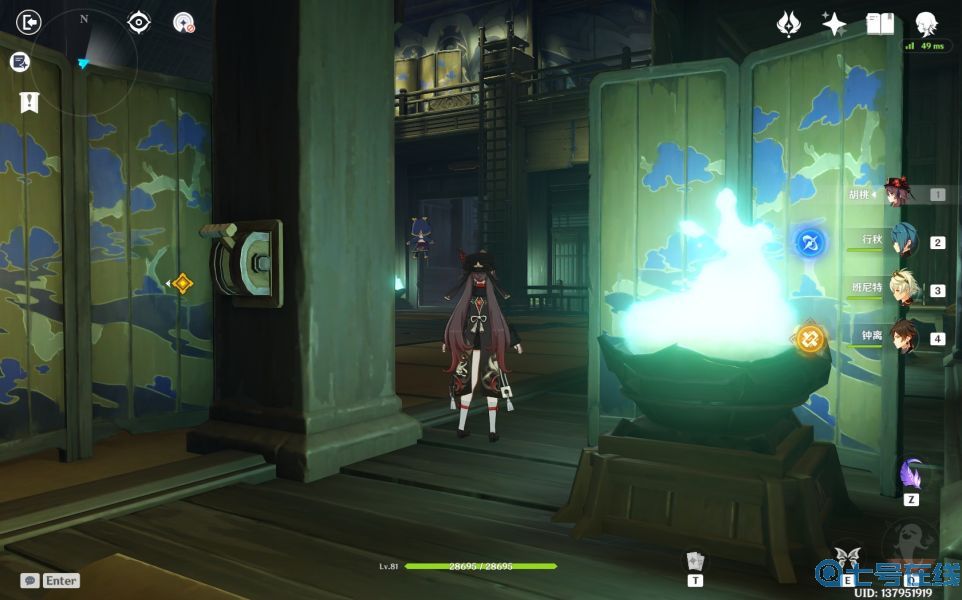This screenshot has height=600, width=962.
Task: Open the chat box speech bubble
Action: tap(30, 580)
